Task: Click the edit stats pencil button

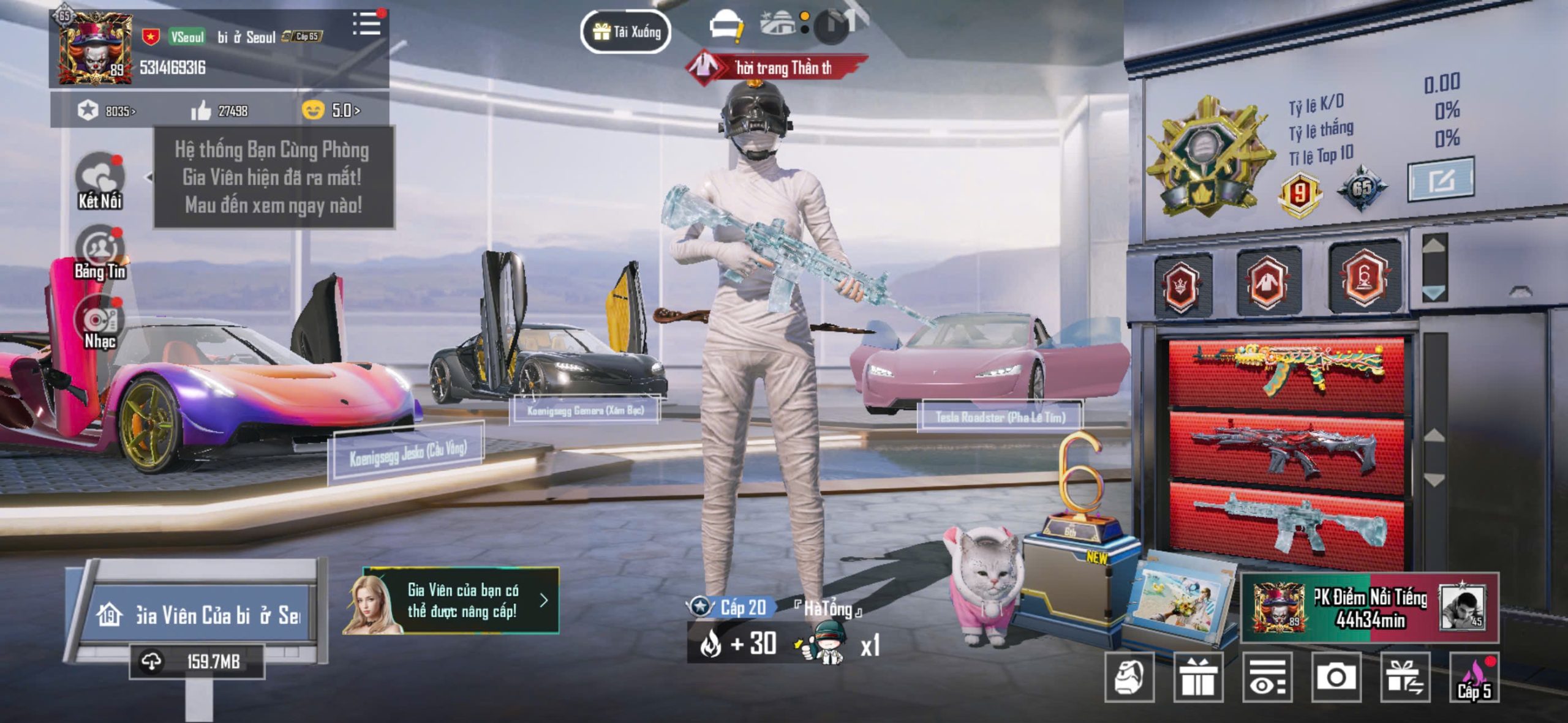Action: point(1440,179)
